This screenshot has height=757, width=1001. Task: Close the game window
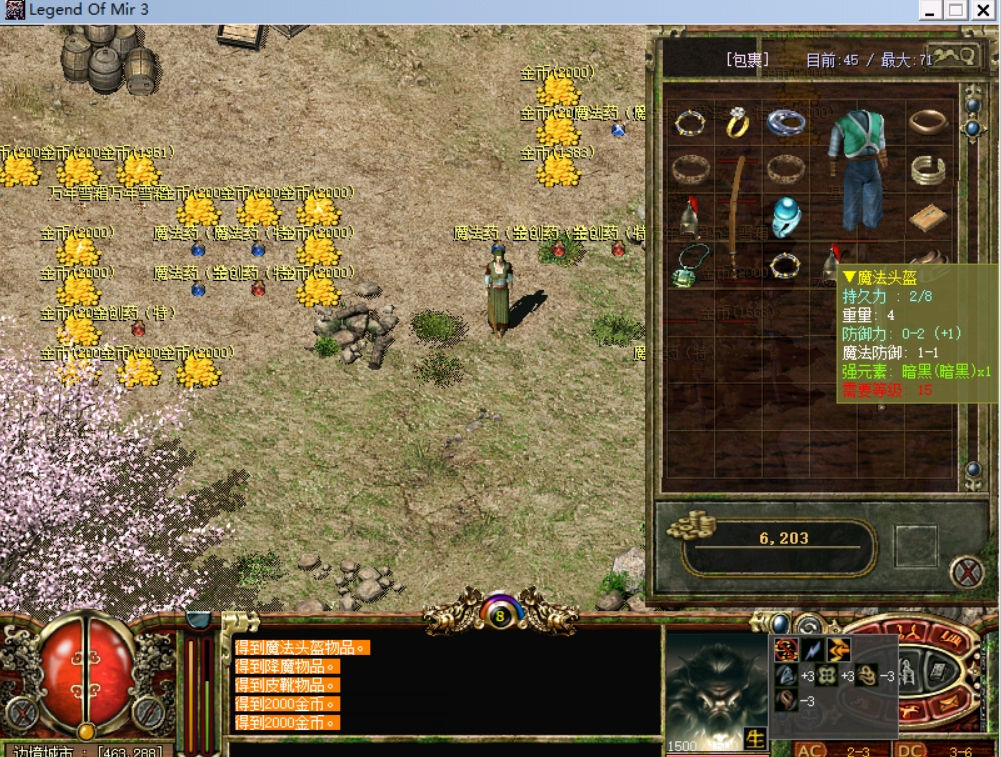point(981,11)
